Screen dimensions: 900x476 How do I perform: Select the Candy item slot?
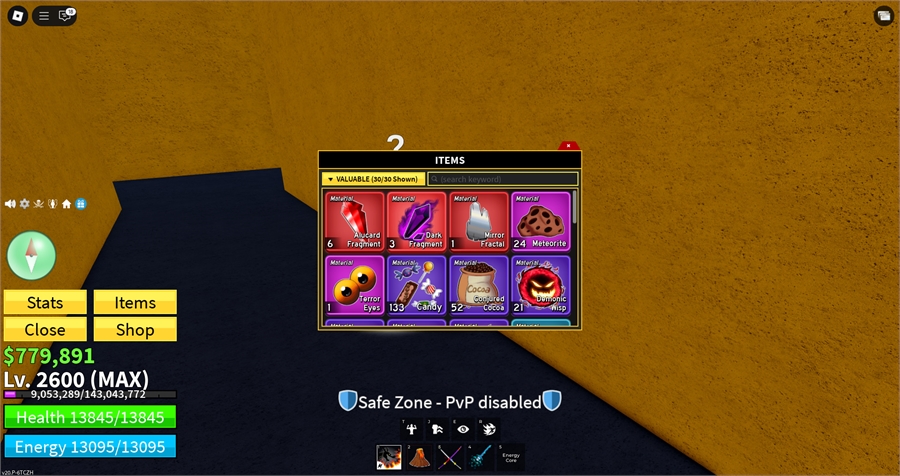pos(416,285)
